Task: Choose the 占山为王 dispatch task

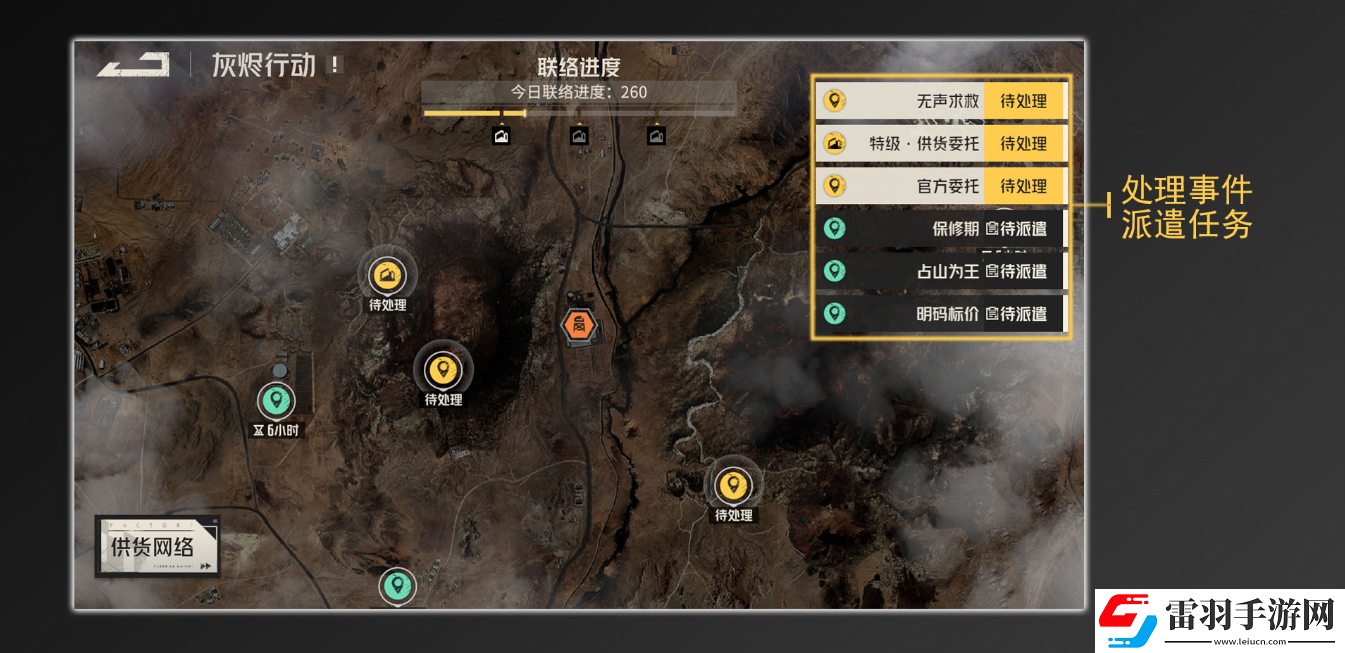Action: click(940, 271)
